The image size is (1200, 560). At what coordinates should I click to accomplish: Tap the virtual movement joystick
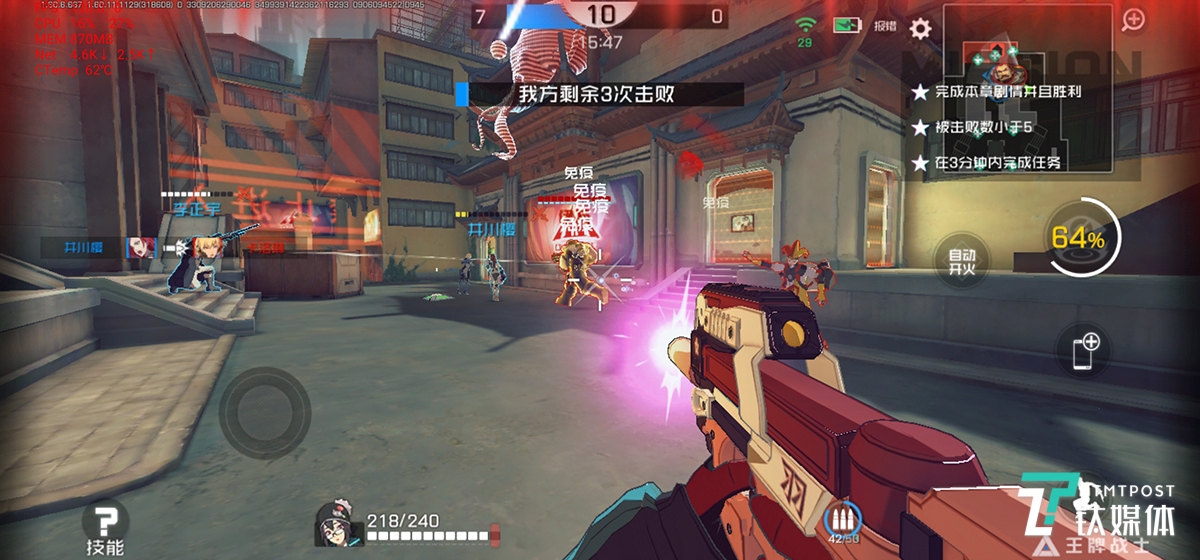[265, 408]
